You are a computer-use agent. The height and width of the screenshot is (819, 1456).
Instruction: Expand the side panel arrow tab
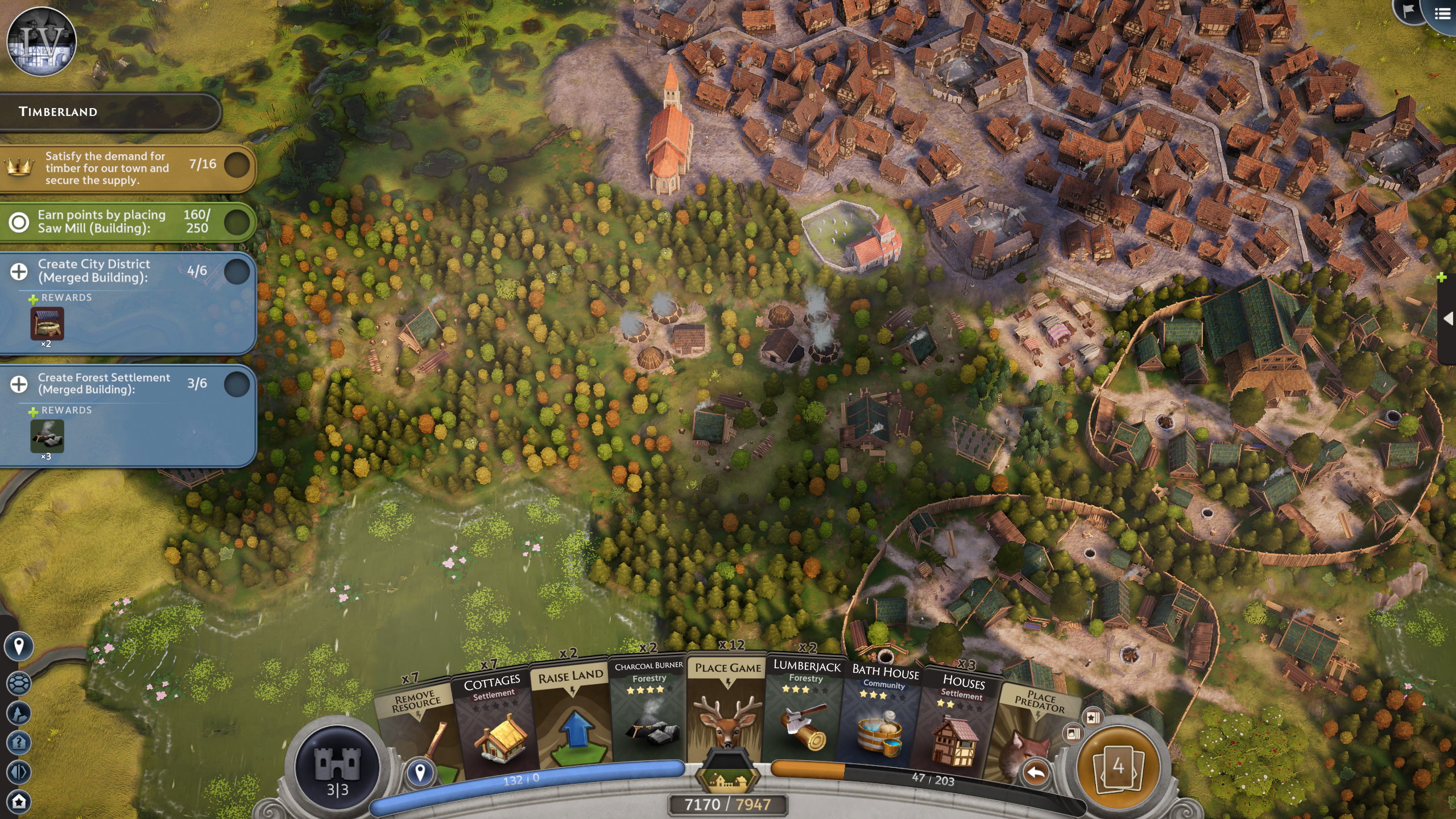point(1448,318)
